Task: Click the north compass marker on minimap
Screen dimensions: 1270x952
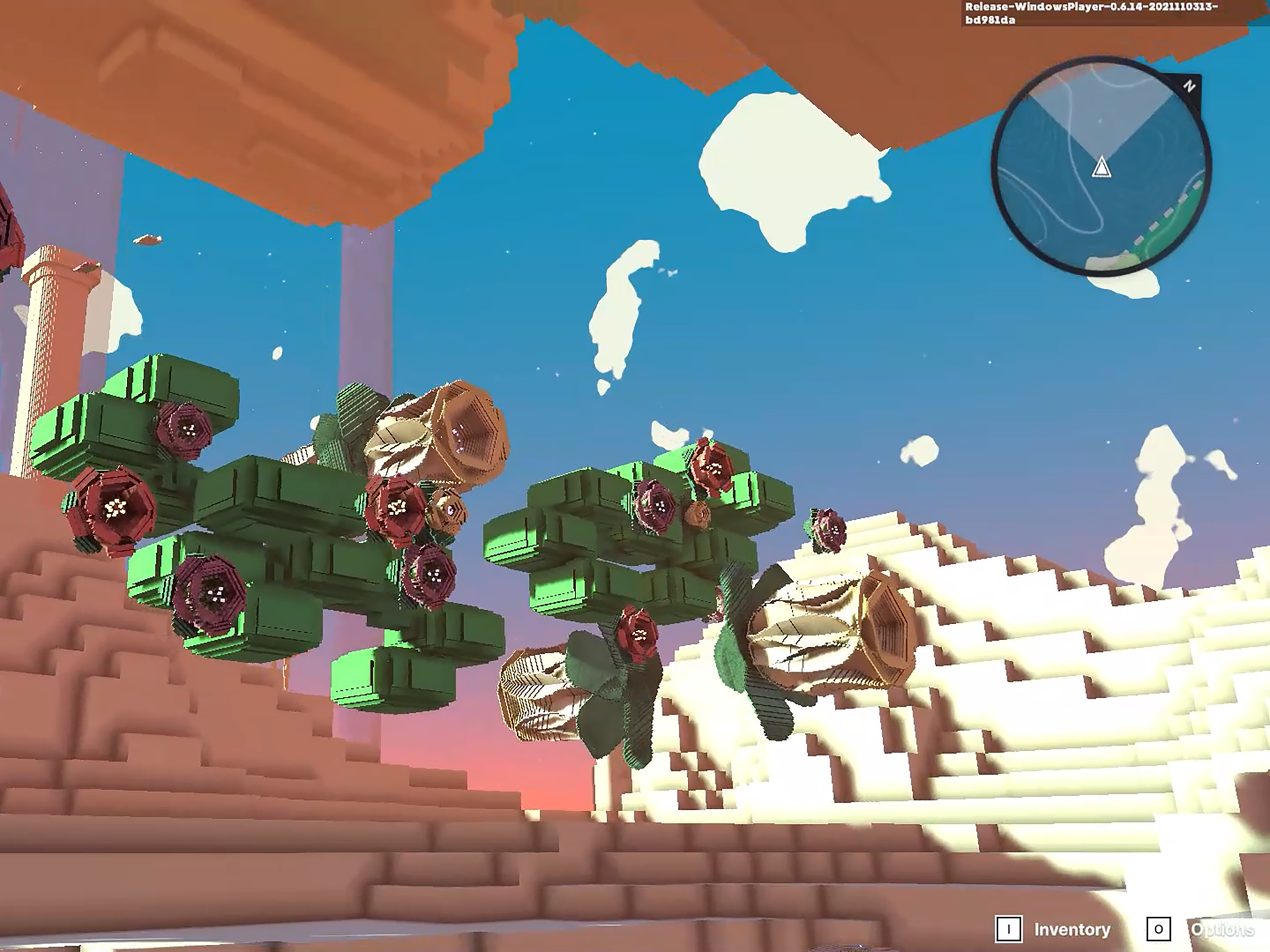Action: pyautogui.click(x=1189, y=86)
